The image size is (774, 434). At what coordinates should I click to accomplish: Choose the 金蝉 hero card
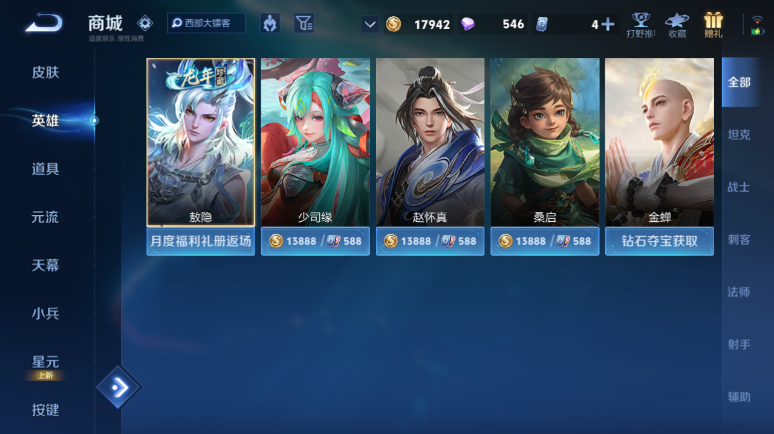pos(659,142)
